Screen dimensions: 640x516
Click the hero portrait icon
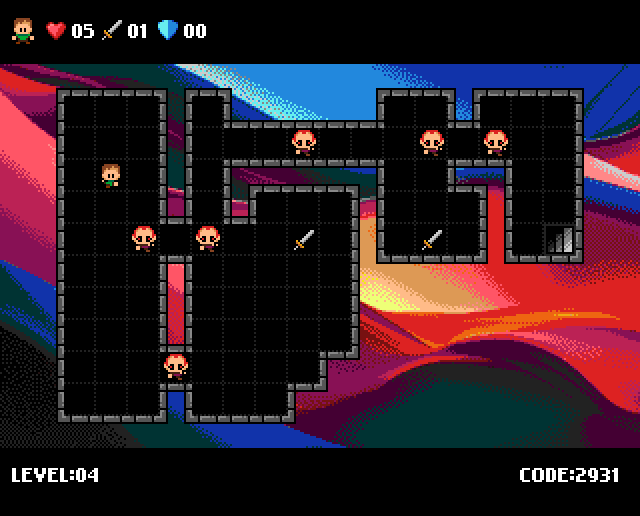22,31
